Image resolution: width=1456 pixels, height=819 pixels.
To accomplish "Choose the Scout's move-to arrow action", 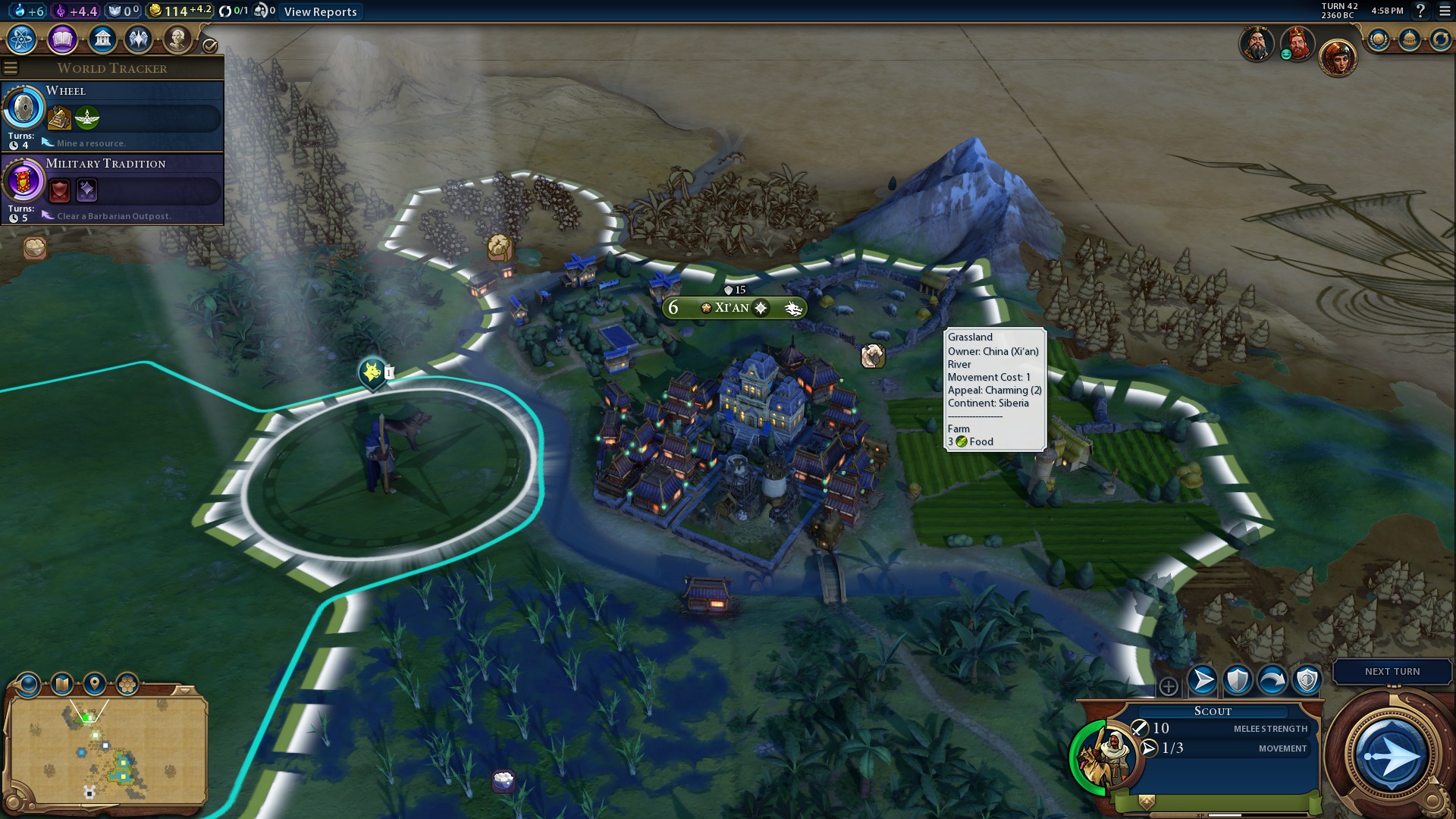I will 1203,680.
